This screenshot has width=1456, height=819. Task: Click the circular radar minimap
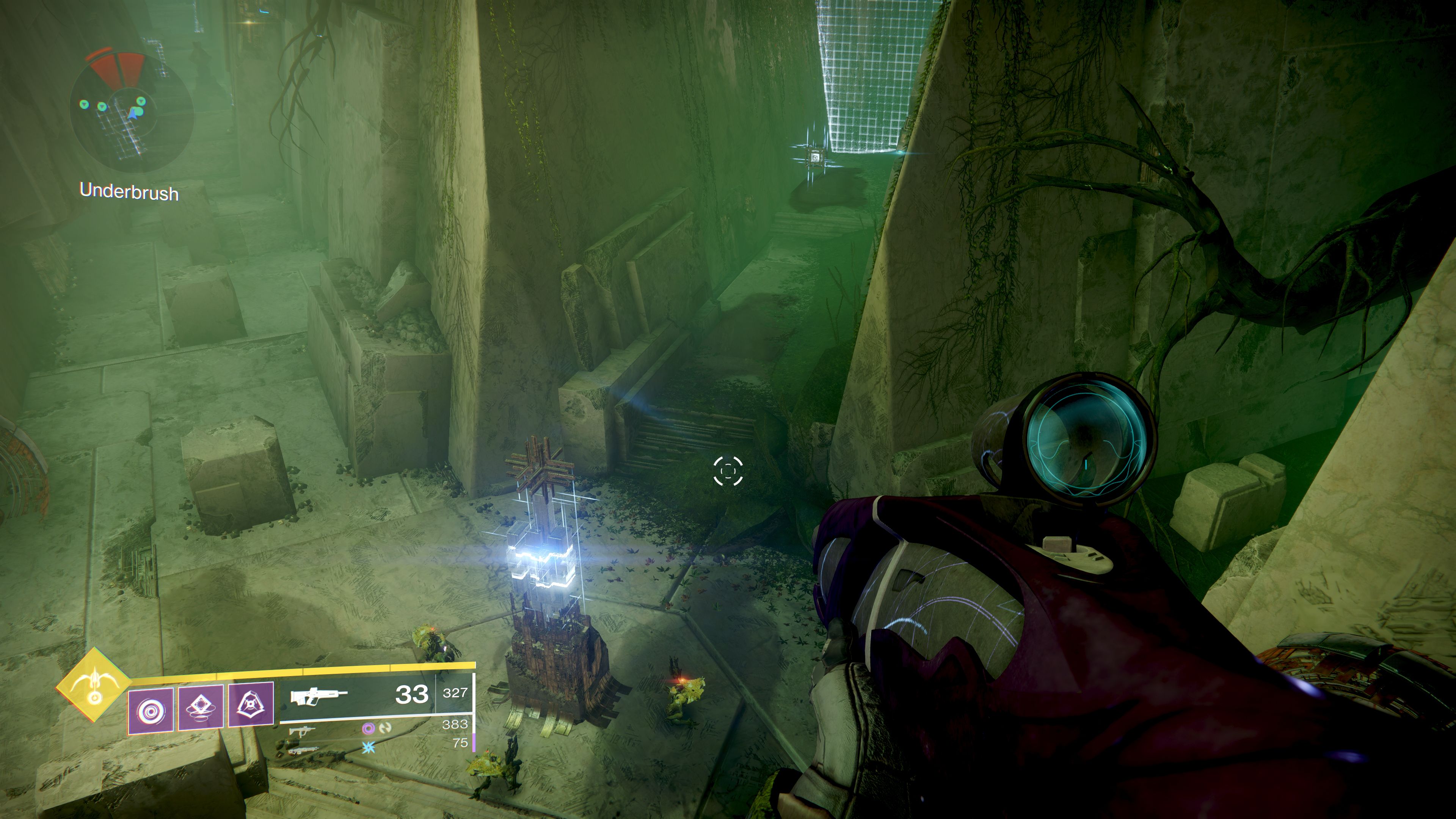point(131,111)
